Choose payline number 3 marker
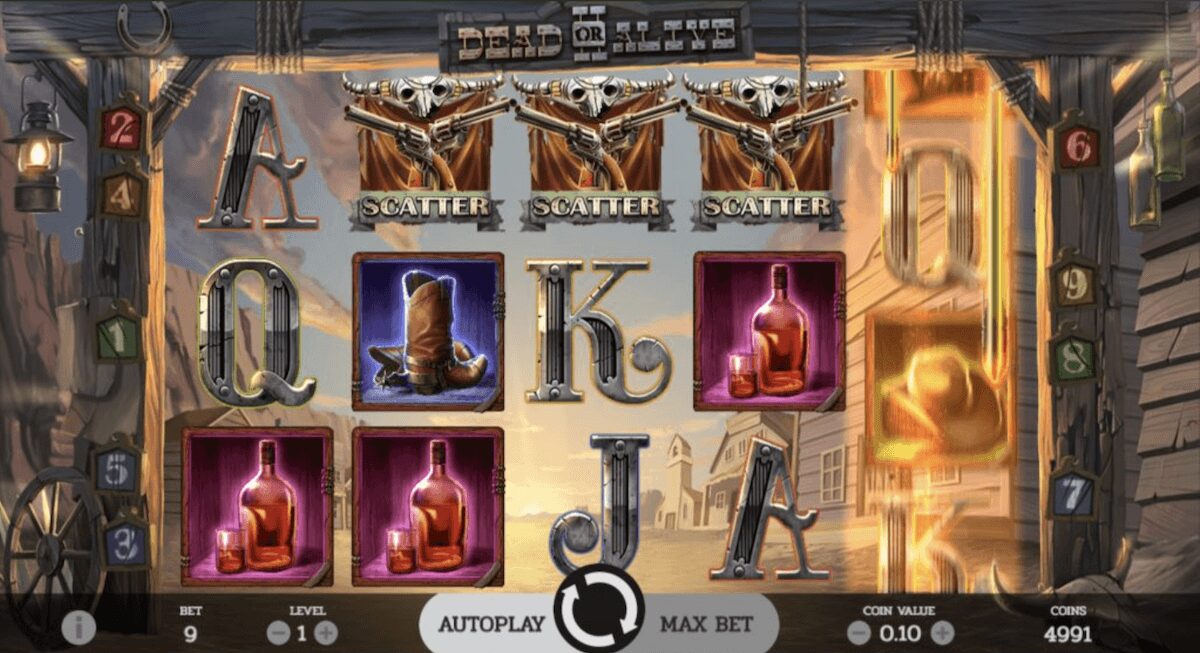Image resolution: width=1200 pixels, height=653 pixels. 127,544
